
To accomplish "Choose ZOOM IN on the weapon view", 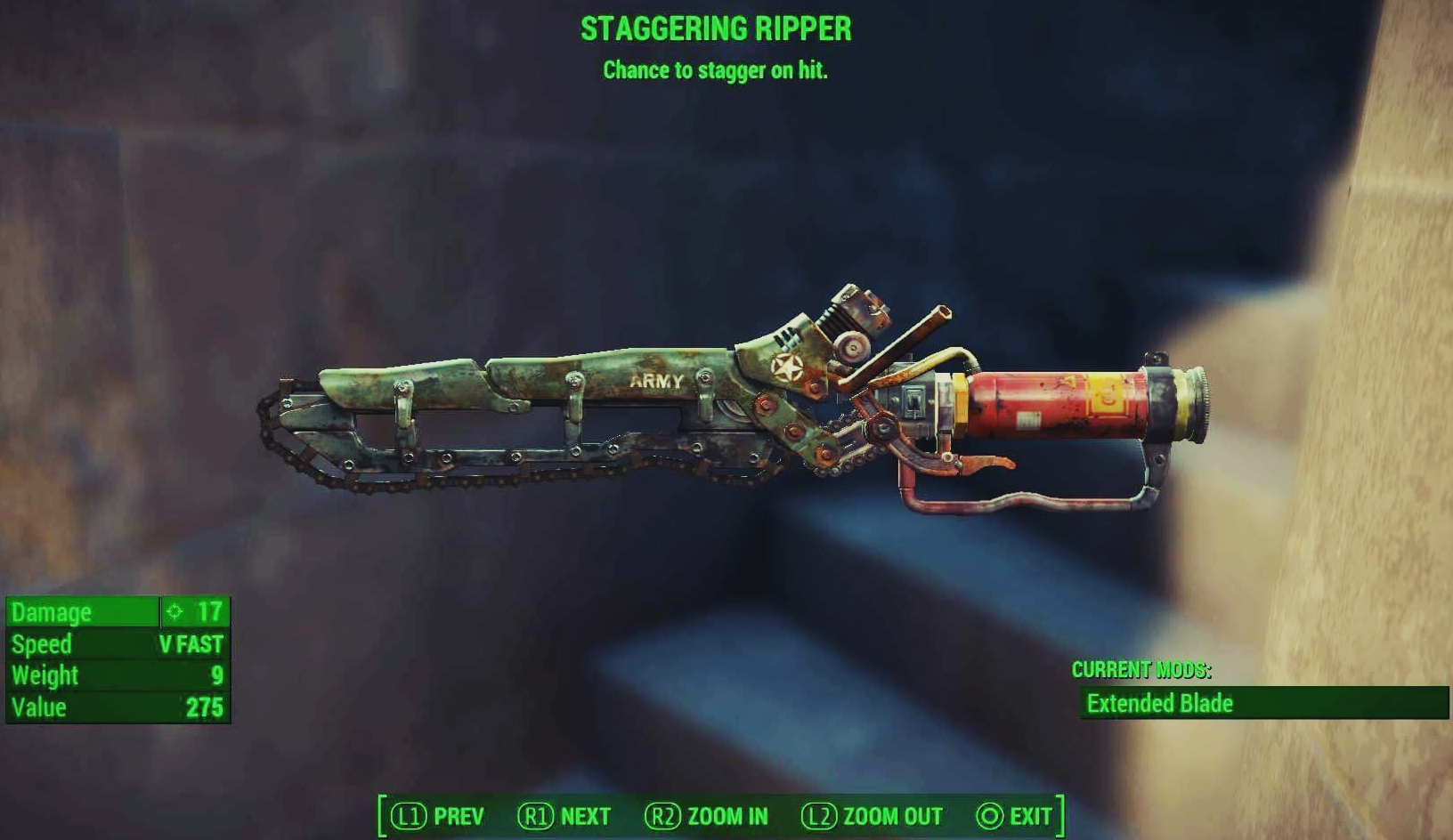I will coord(707,816).
